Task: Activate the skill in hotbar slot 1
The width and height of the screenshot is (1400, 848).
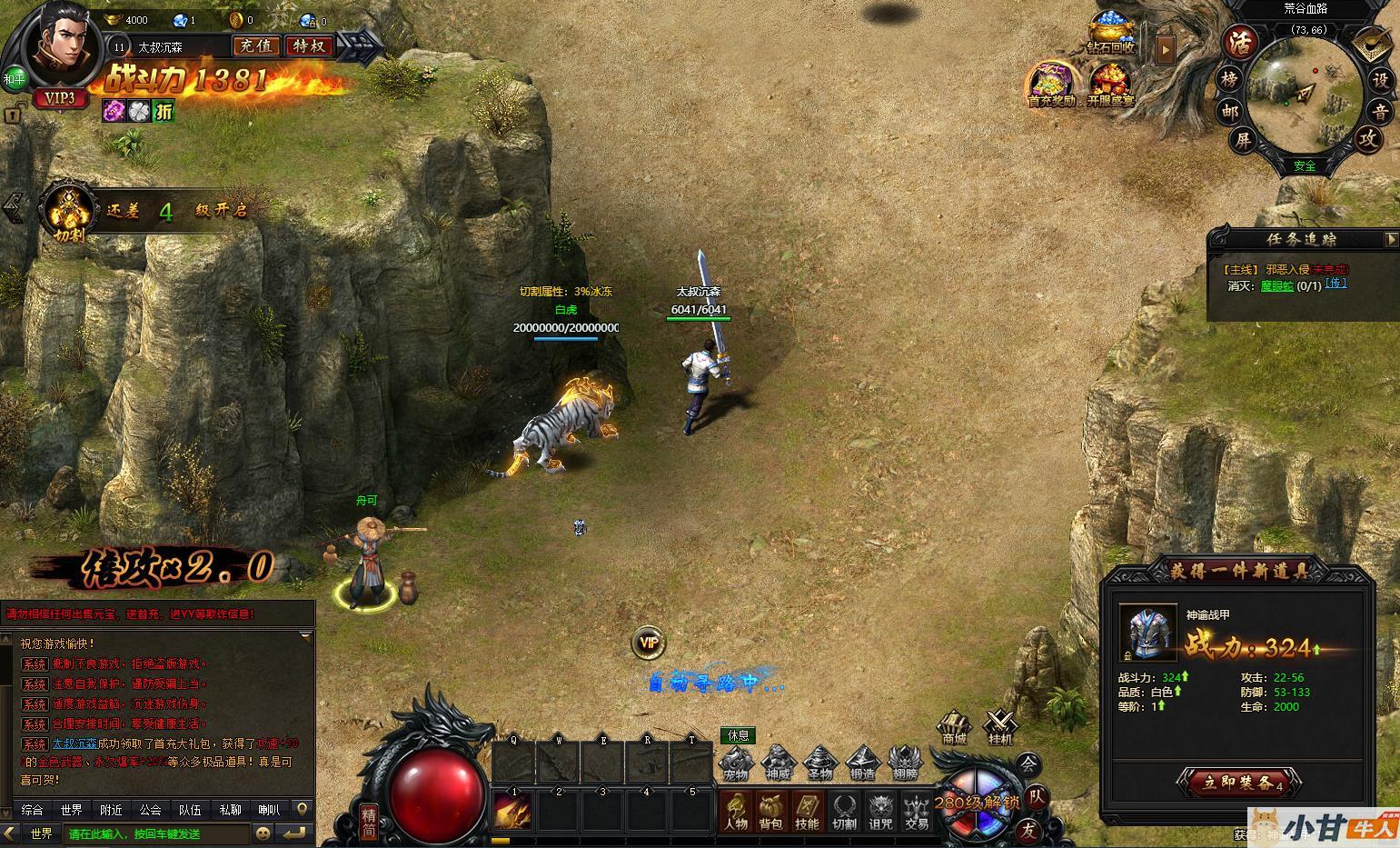Action: coord(513,810)
